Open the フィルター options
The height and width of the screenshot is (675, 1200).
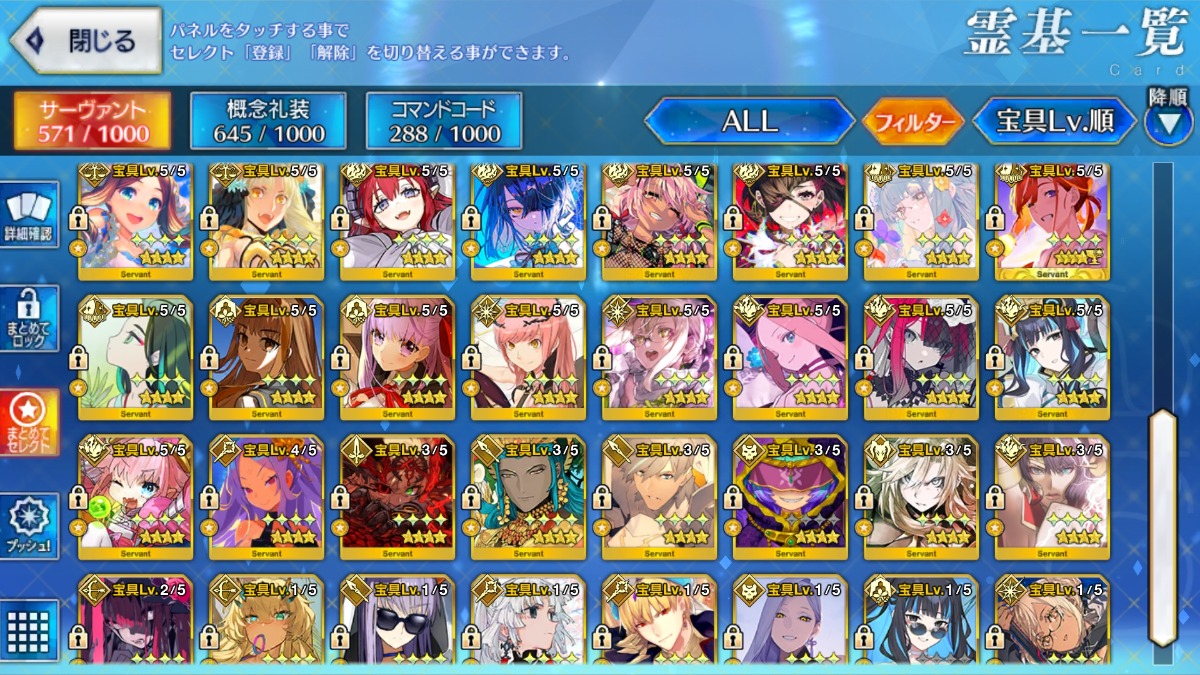(x=913, y=123)
